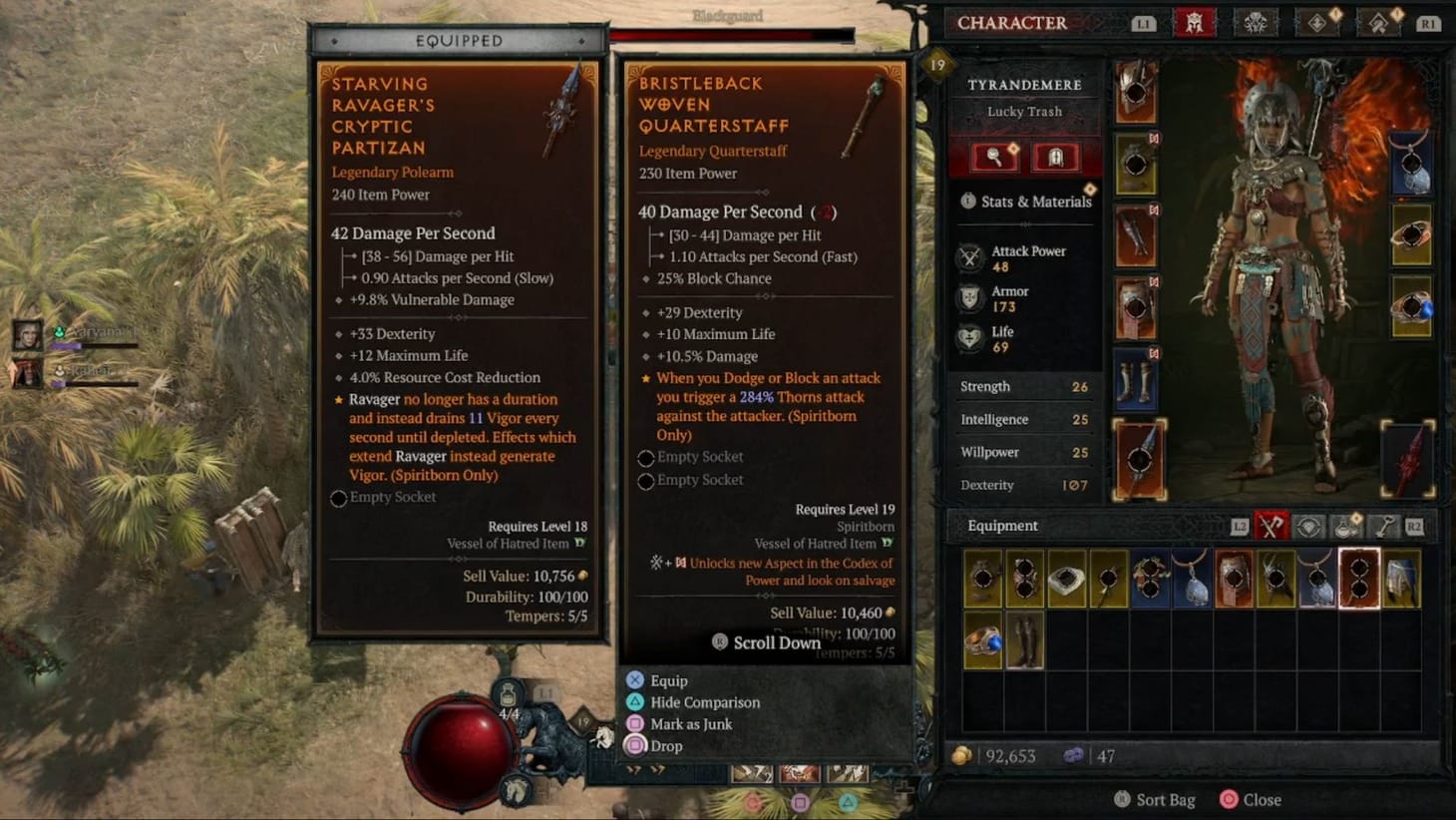Expand tooltip with Scroll Down control
The image size is (1456, 820).
[766, 642]
